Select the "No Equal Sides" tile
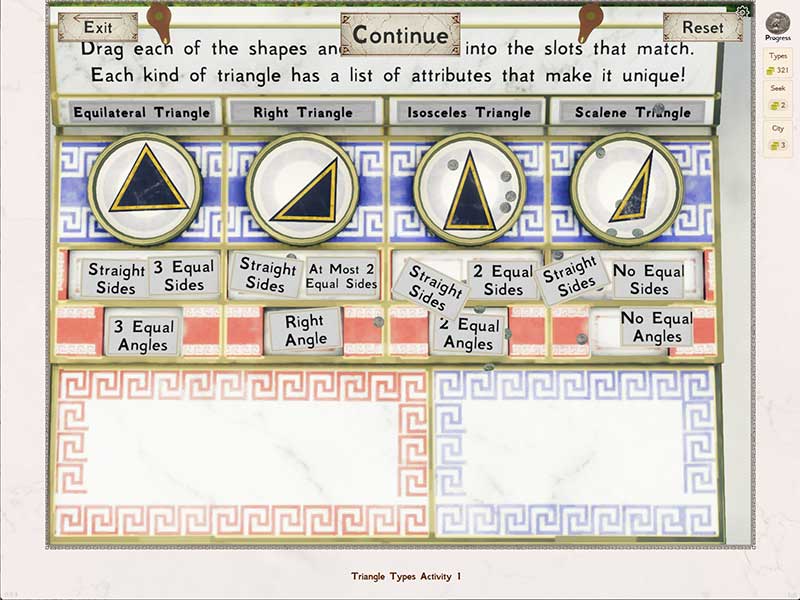The height and width of the screenshot is (600, 800). click(649, 280)
